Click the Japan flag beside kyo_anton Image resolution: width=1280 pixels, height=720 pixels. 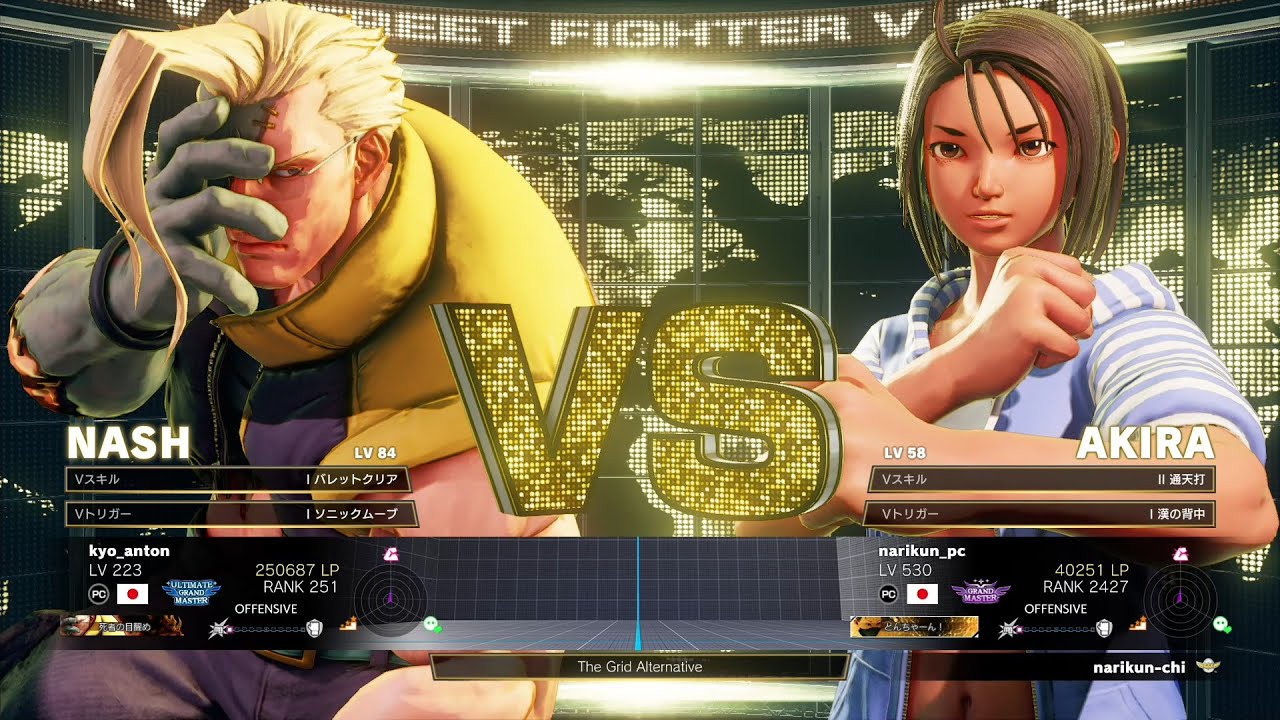click(132, 594)
